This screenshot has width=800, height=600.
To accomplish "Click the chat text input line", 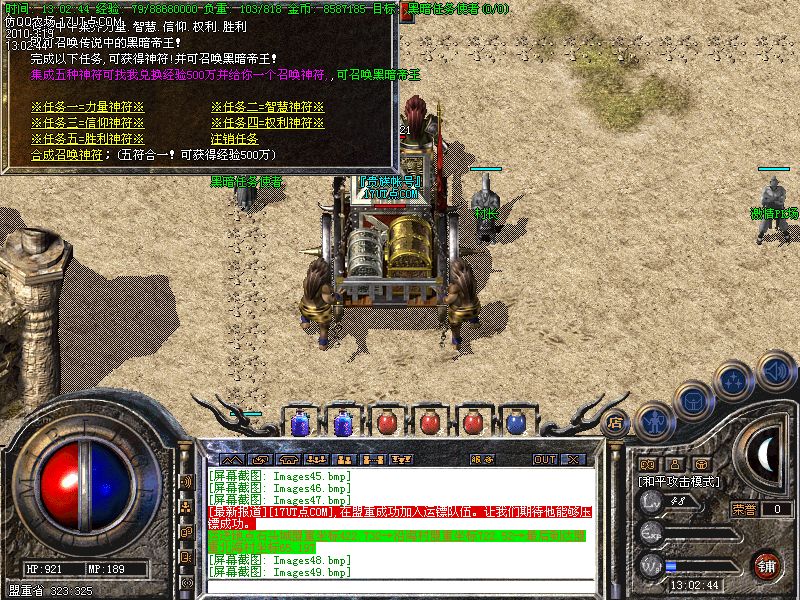I will (x=400, y=587).
